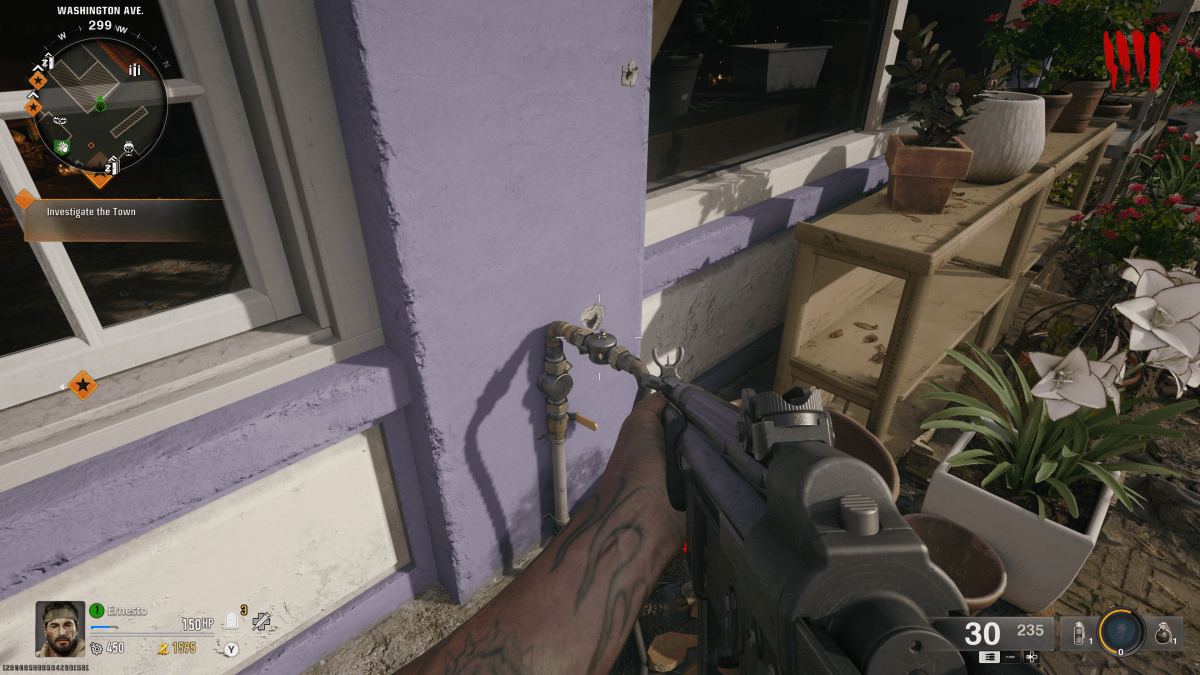Screen dimensions: 1200x675
Task: Select the armor plate icon
Action: 232,622
